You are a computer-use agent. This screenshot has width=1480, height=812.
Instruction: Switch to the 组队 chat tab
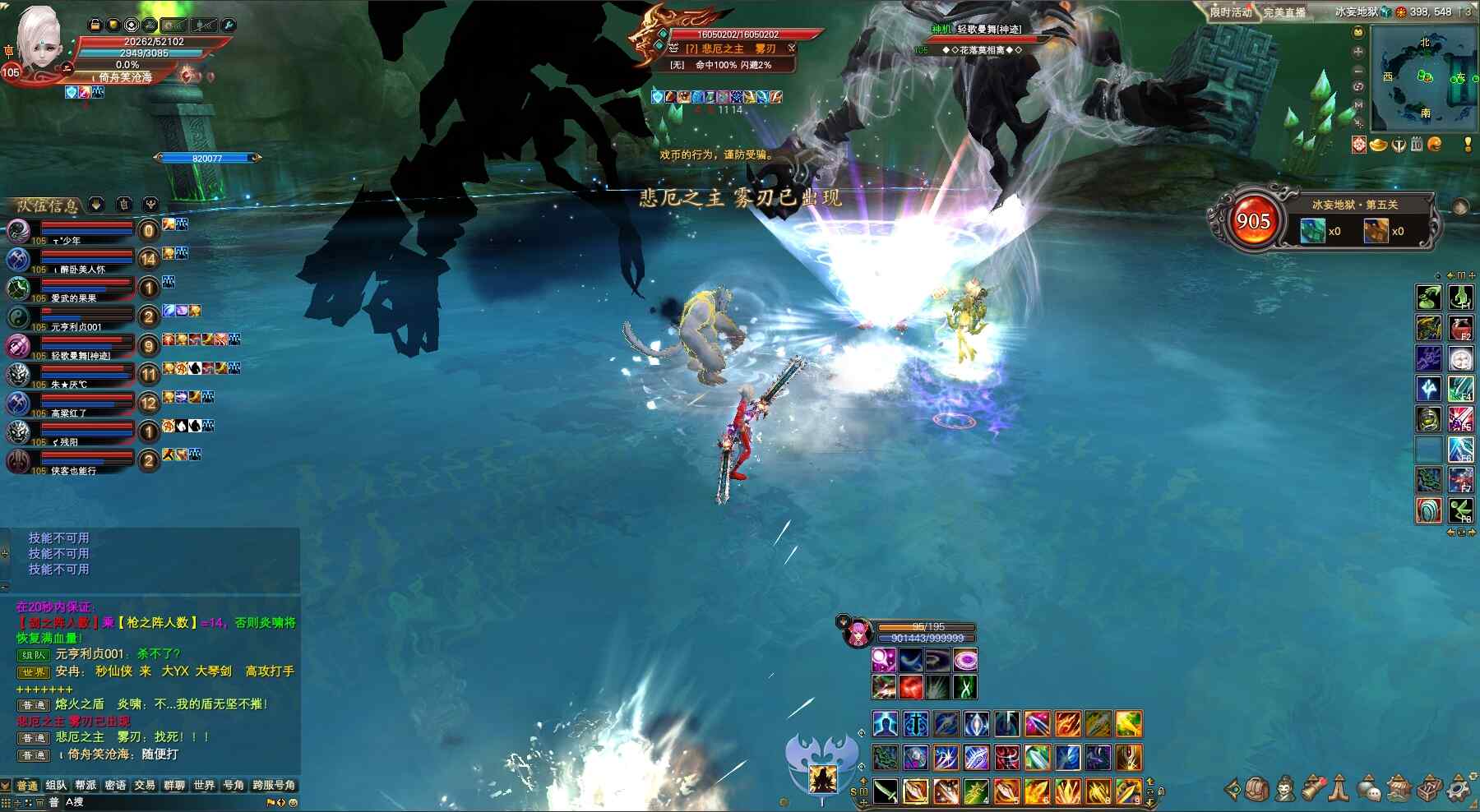point(56,786)
